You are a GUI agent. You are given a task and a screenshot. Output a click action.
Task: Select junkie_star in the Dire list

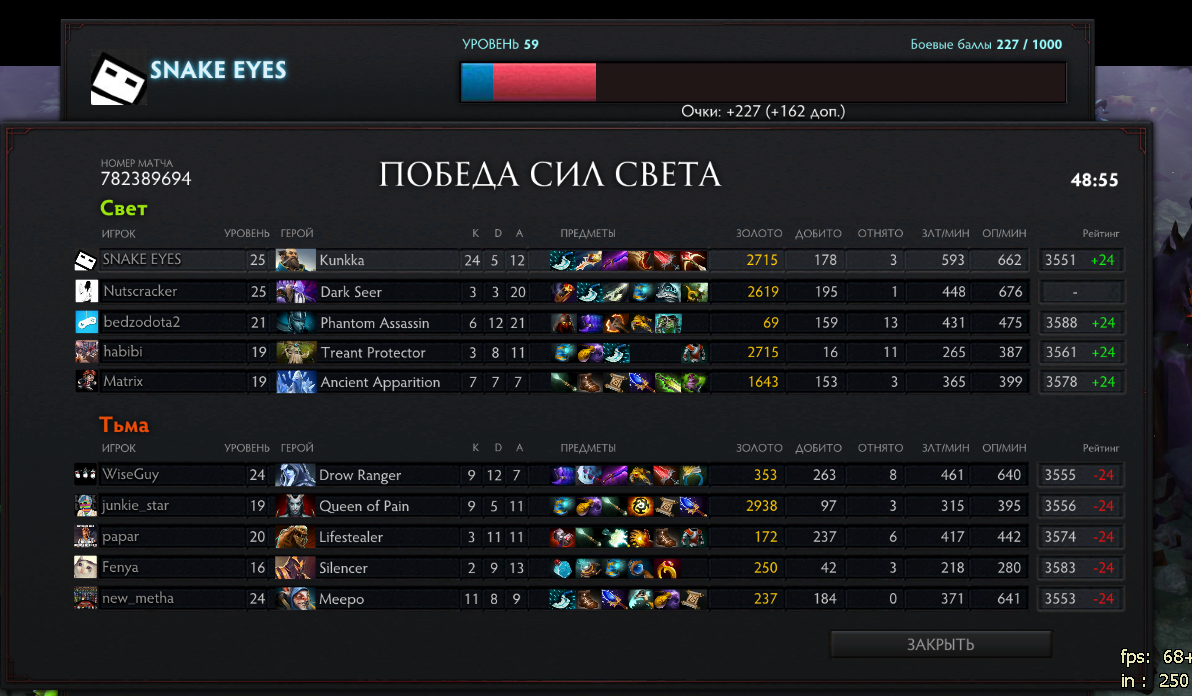[x=135, y=506]
